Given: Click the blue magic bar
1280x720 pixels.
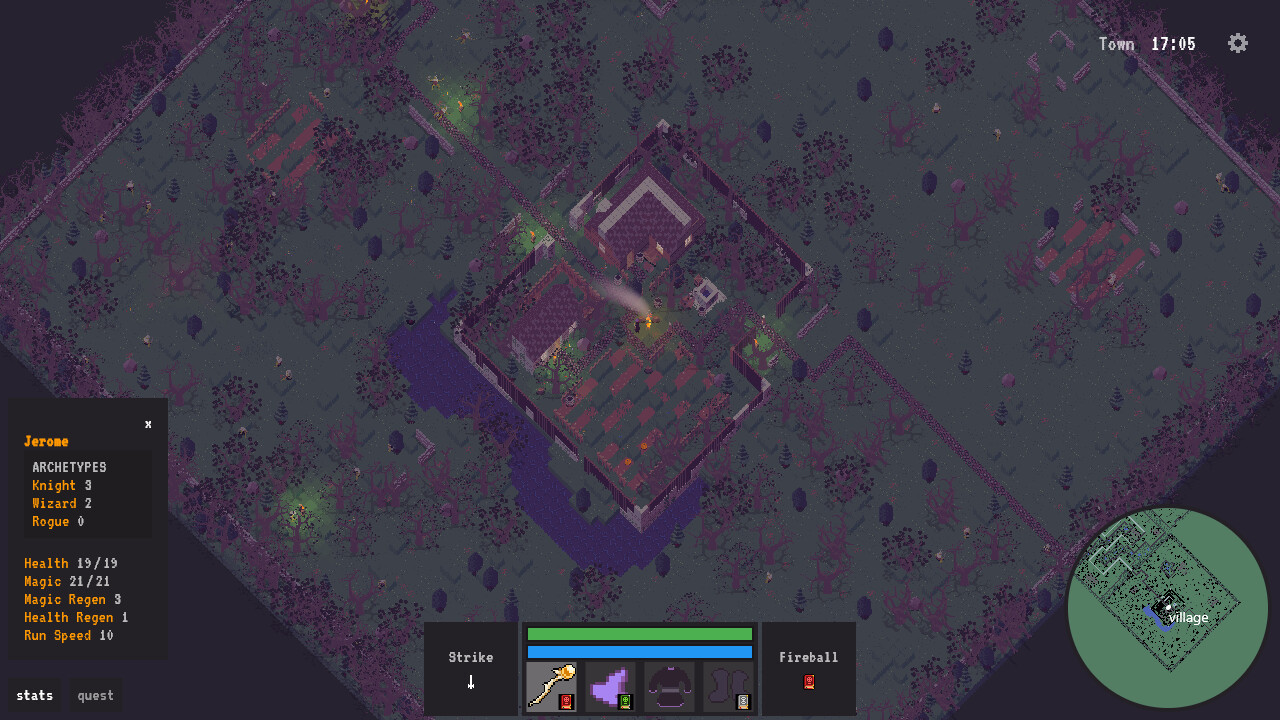Looking at the screenshot, I should click(640, 652).
